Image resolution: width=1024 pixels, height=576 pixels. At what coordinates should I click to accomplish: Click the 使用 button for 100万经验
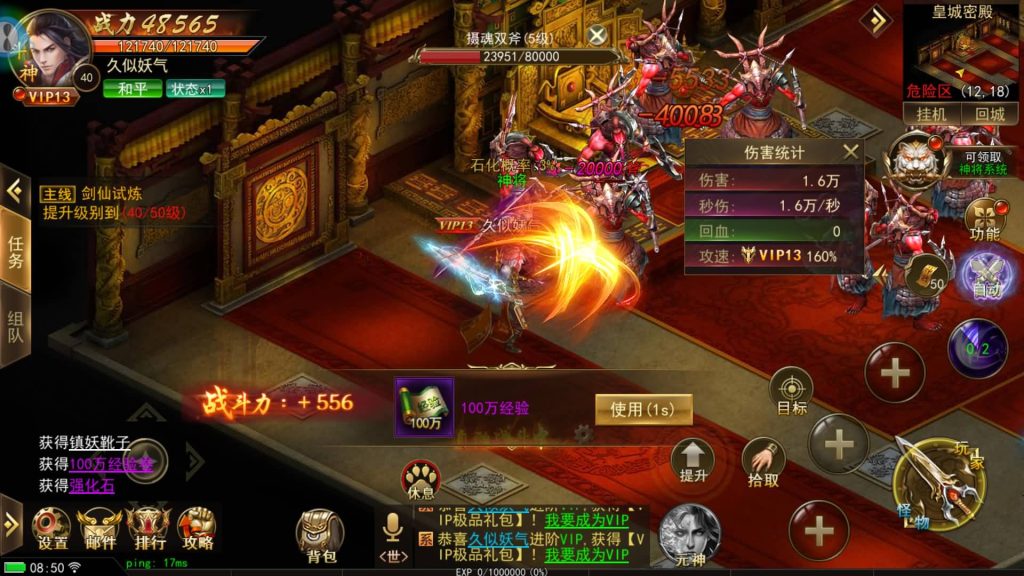point(643,408)
